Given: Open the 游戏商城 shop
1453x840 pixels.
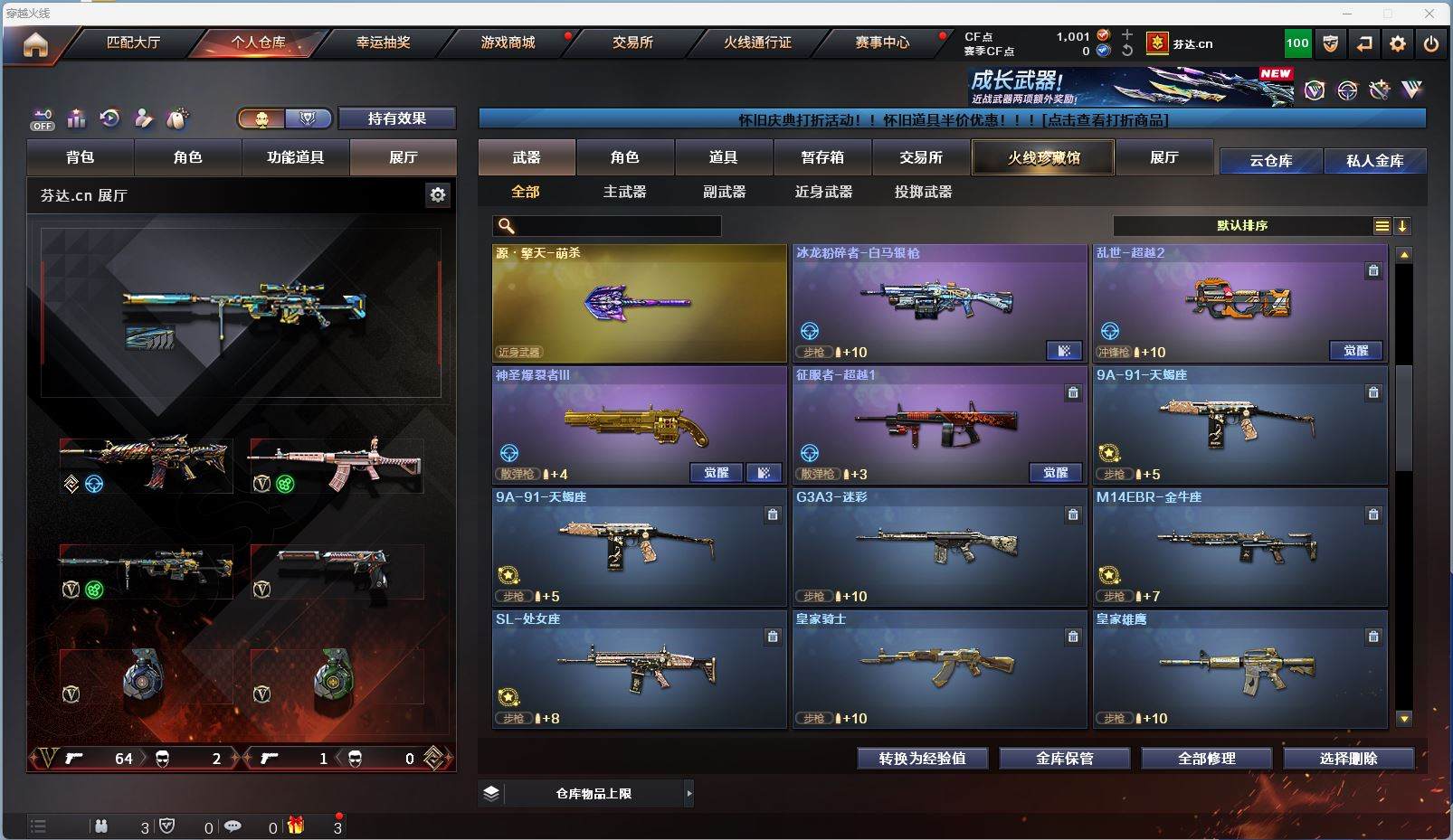Looking at the screenshot, I should (x=508, y=42).
